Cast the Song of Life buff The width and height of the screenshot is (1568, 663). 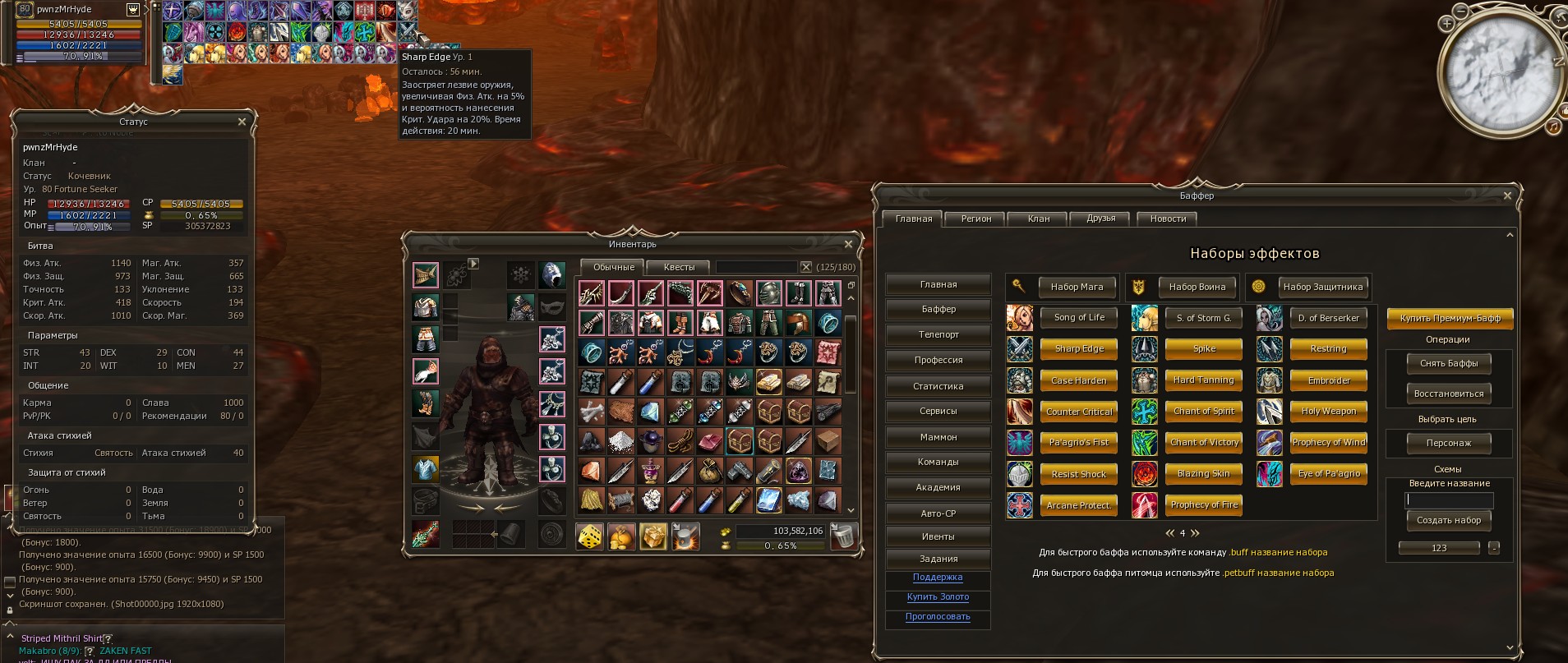pyautogui.click(x=1079, y=317)
